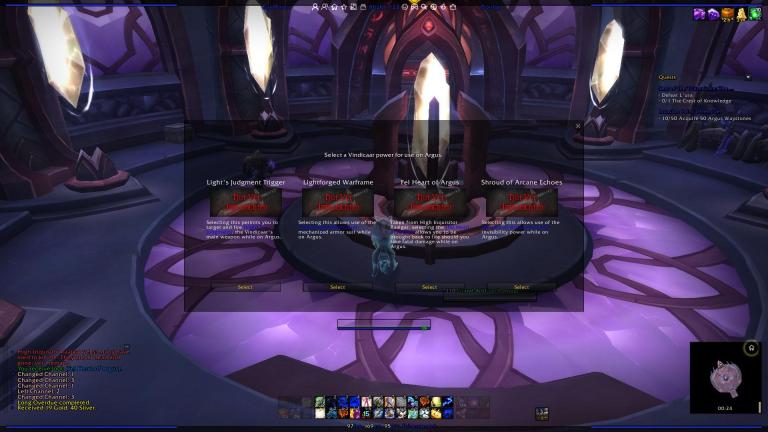Click the Light's Judgment Trigger preview image
Image resolution: width=768 pixels, height=432 pixels.
point(245,203)
